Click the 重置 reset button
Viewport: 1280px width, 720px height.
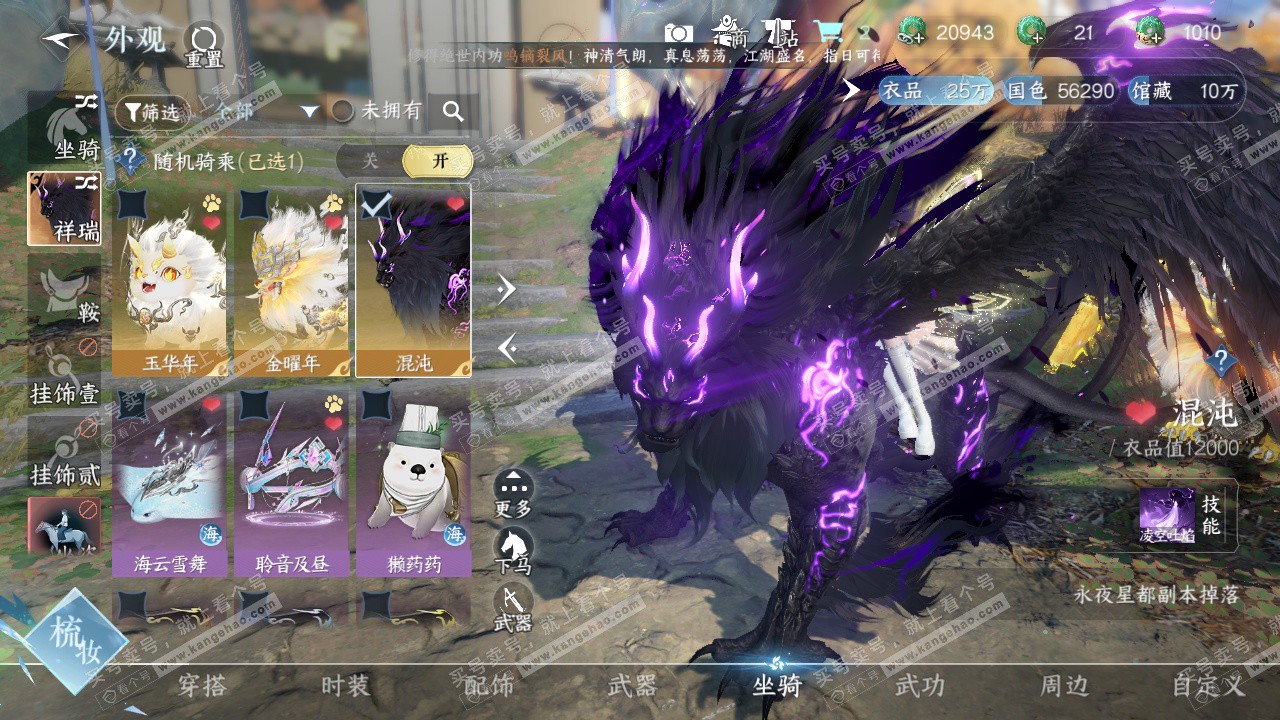204,45
